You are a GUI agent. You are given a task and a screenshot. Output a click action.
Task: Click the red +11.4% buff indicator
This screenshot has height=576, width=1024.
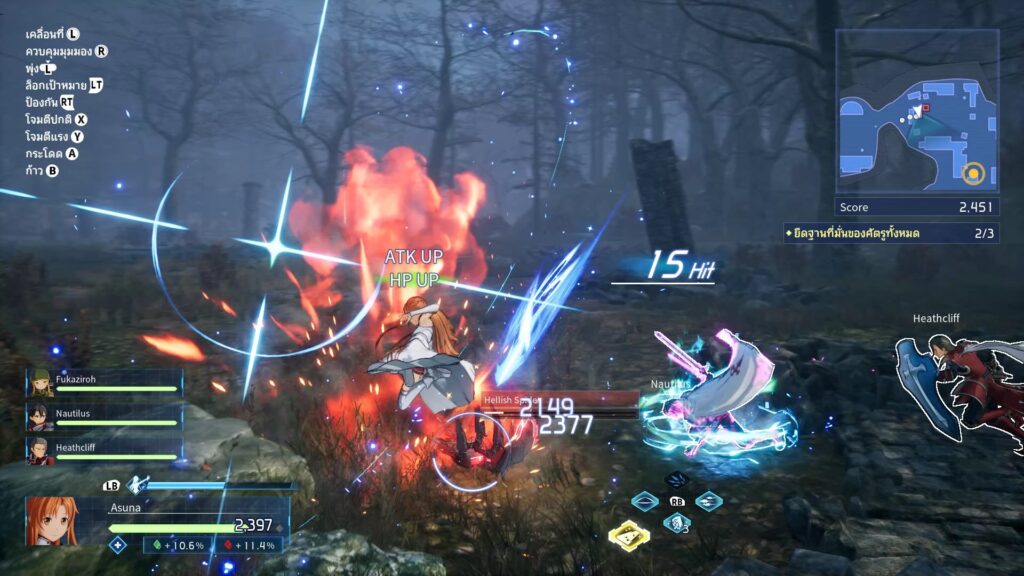pos(250,545)
